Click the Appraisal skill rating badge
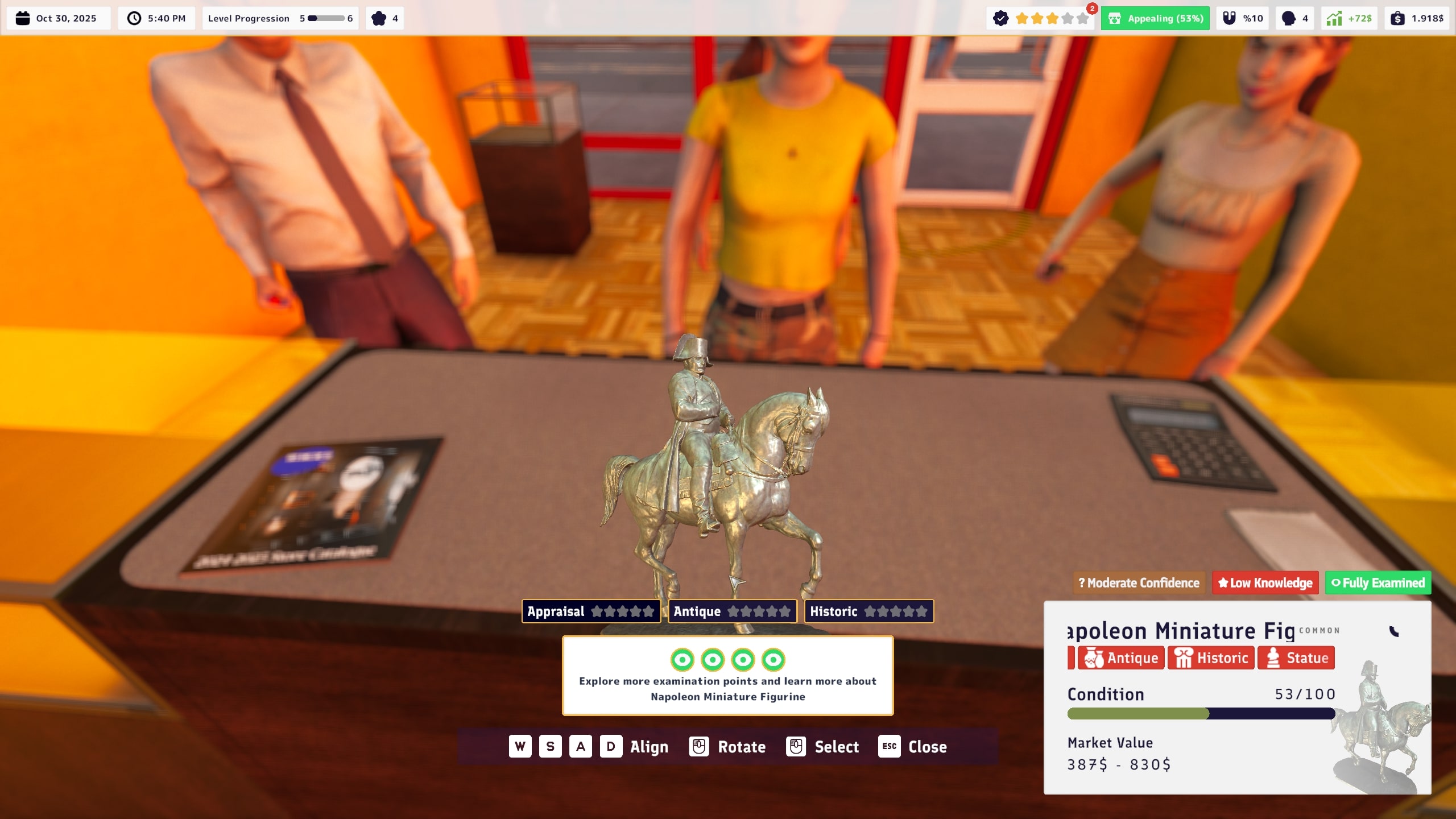Image resolution: width=1456 pixels, height=819 pixels. coord(590,611)
